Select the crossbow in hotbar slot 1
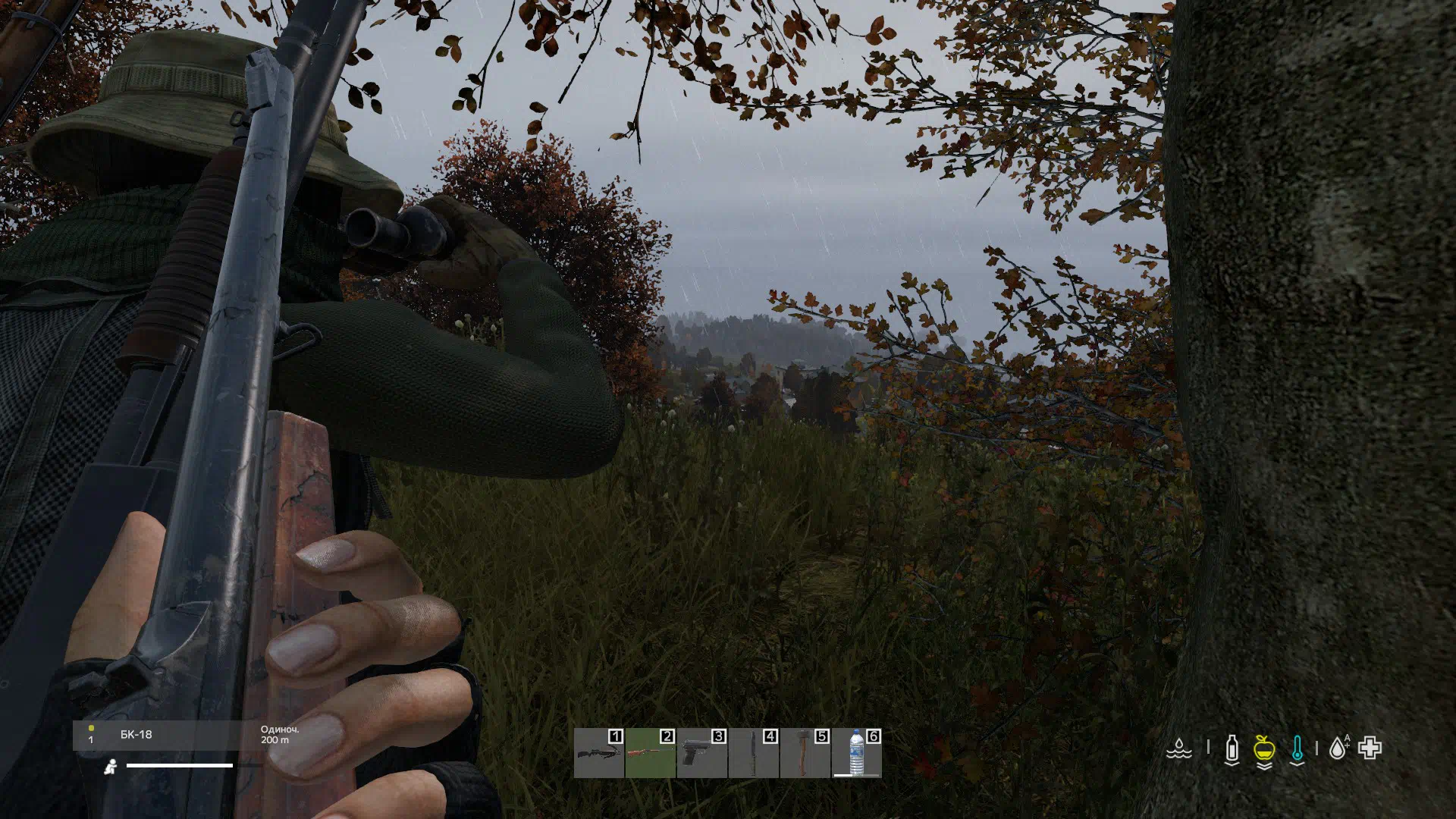1456x819 pixels. tap(598, 753)
